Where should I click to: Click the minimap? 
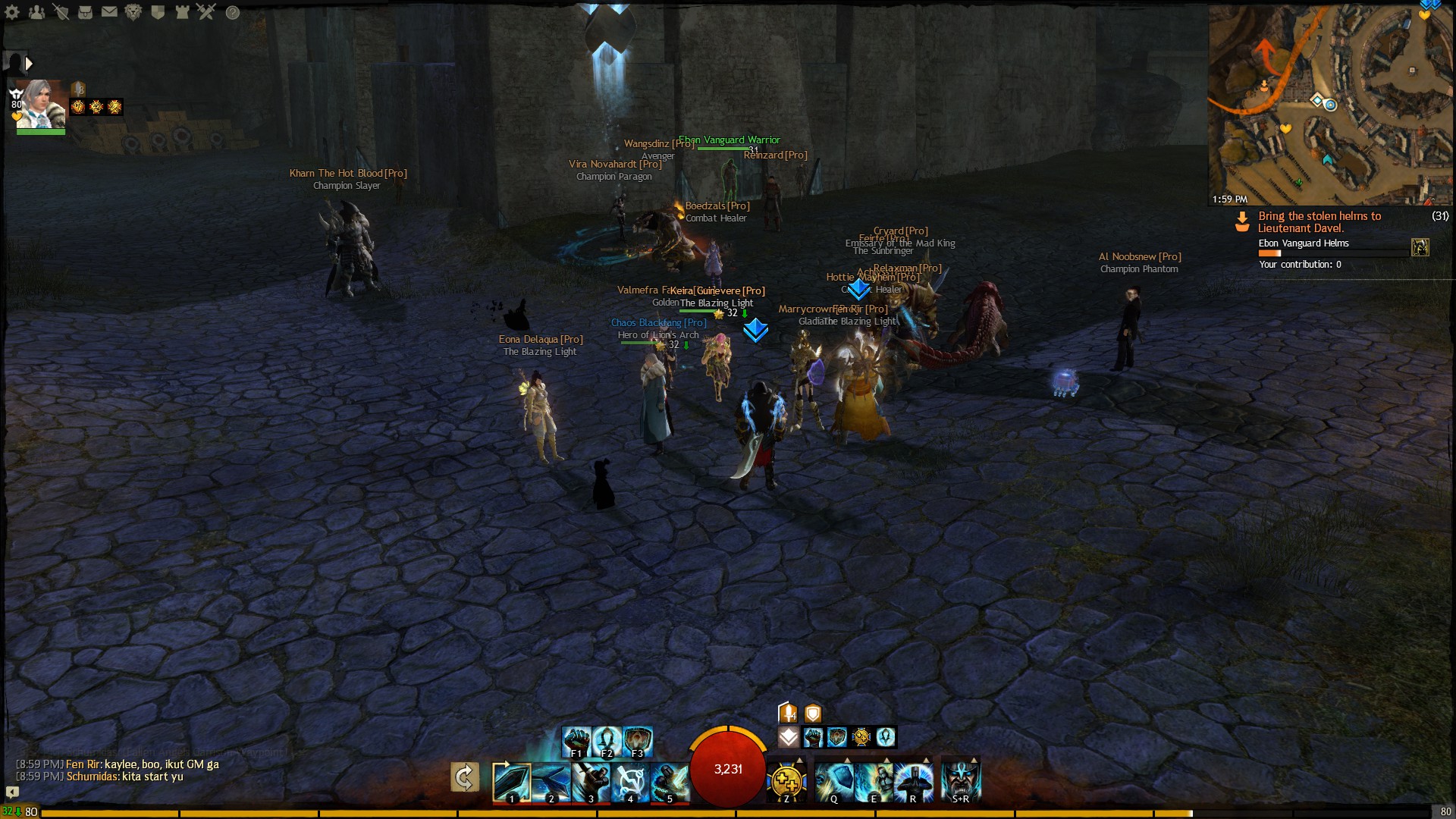(1331, 102)
